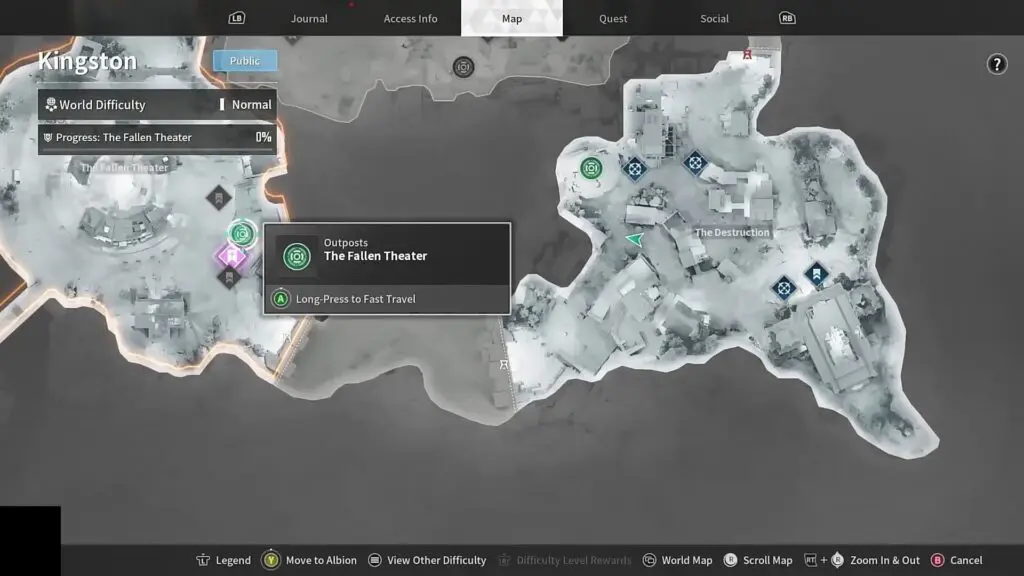Go to the Quest tab
The width and height of the screenshot is (1024, 576).
coord(613,18)
